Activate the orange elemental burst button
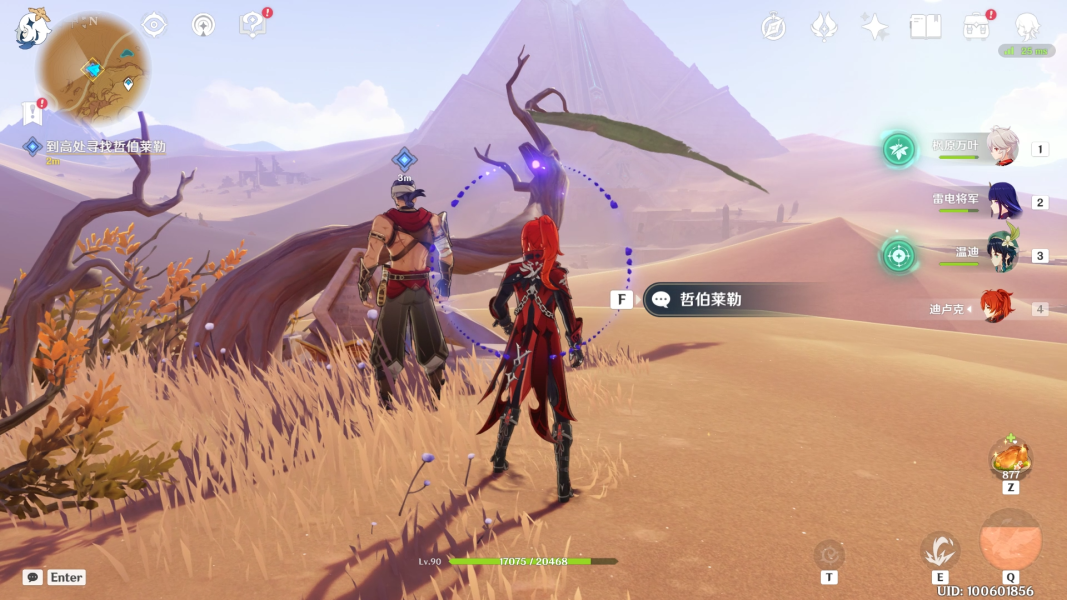The height and width of the screenshot is (600, 1067). click(1010, 541)
